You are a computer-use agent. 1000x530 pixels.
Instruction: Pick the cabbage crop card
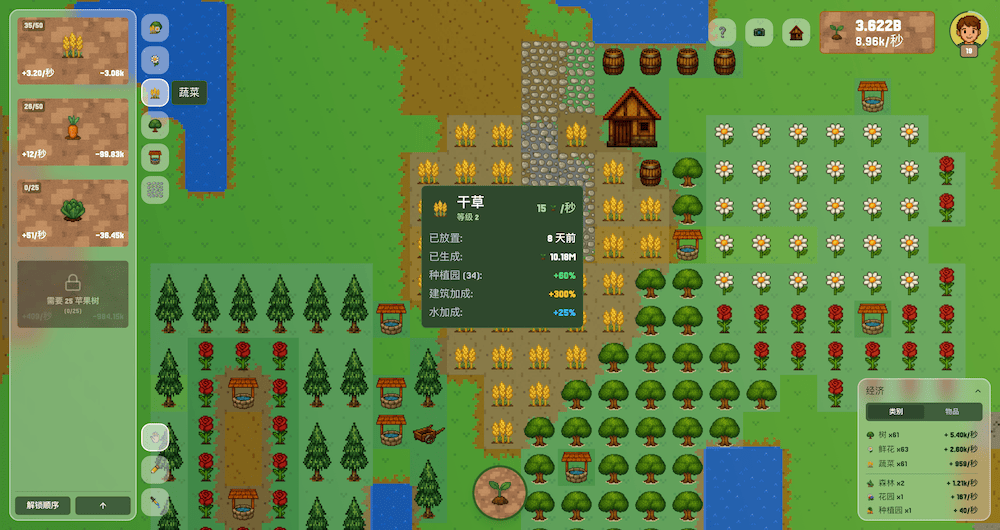(x=73, y=212)
